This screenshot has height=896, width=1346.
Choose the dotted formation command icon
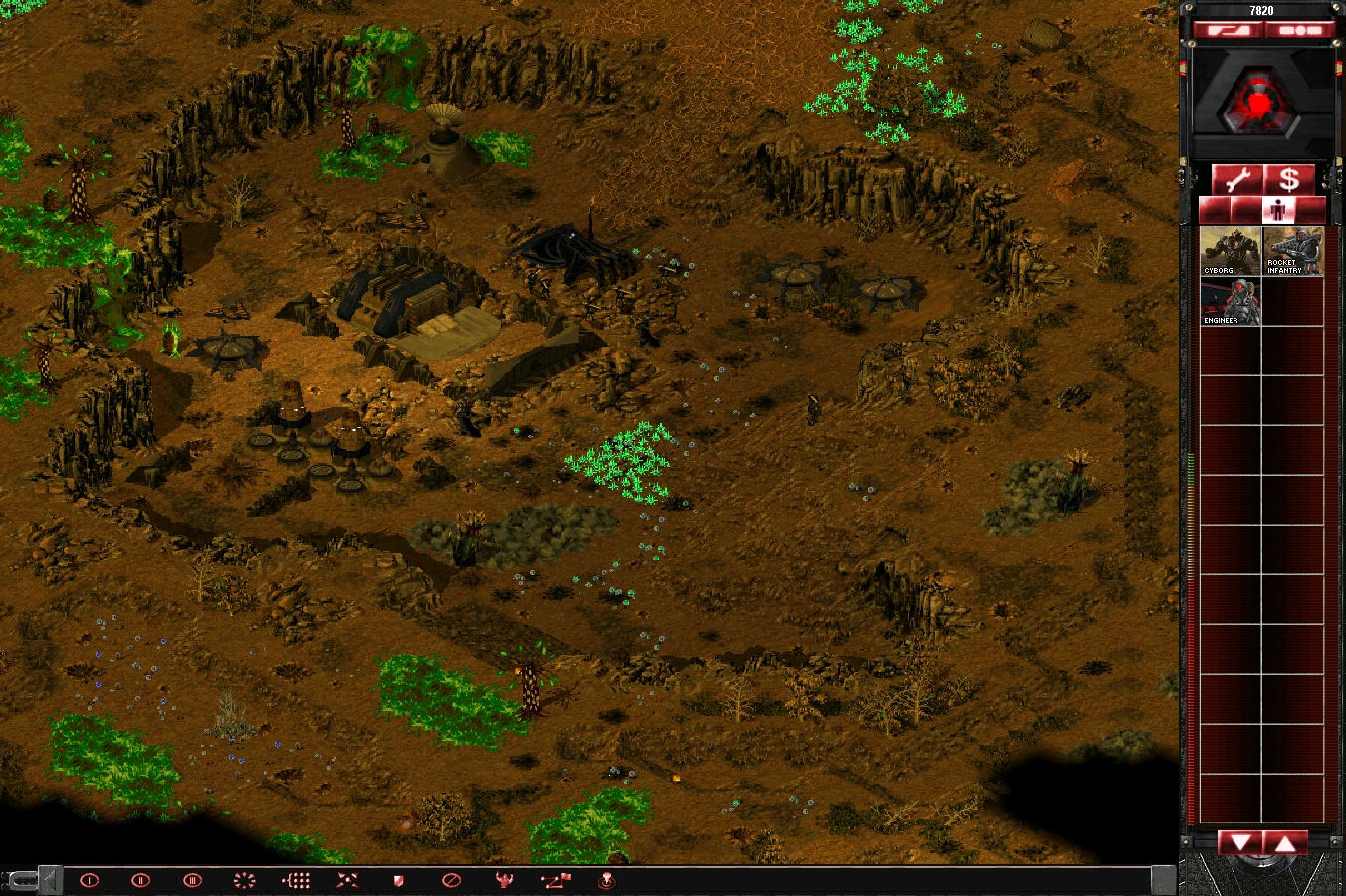click(297, 880)
